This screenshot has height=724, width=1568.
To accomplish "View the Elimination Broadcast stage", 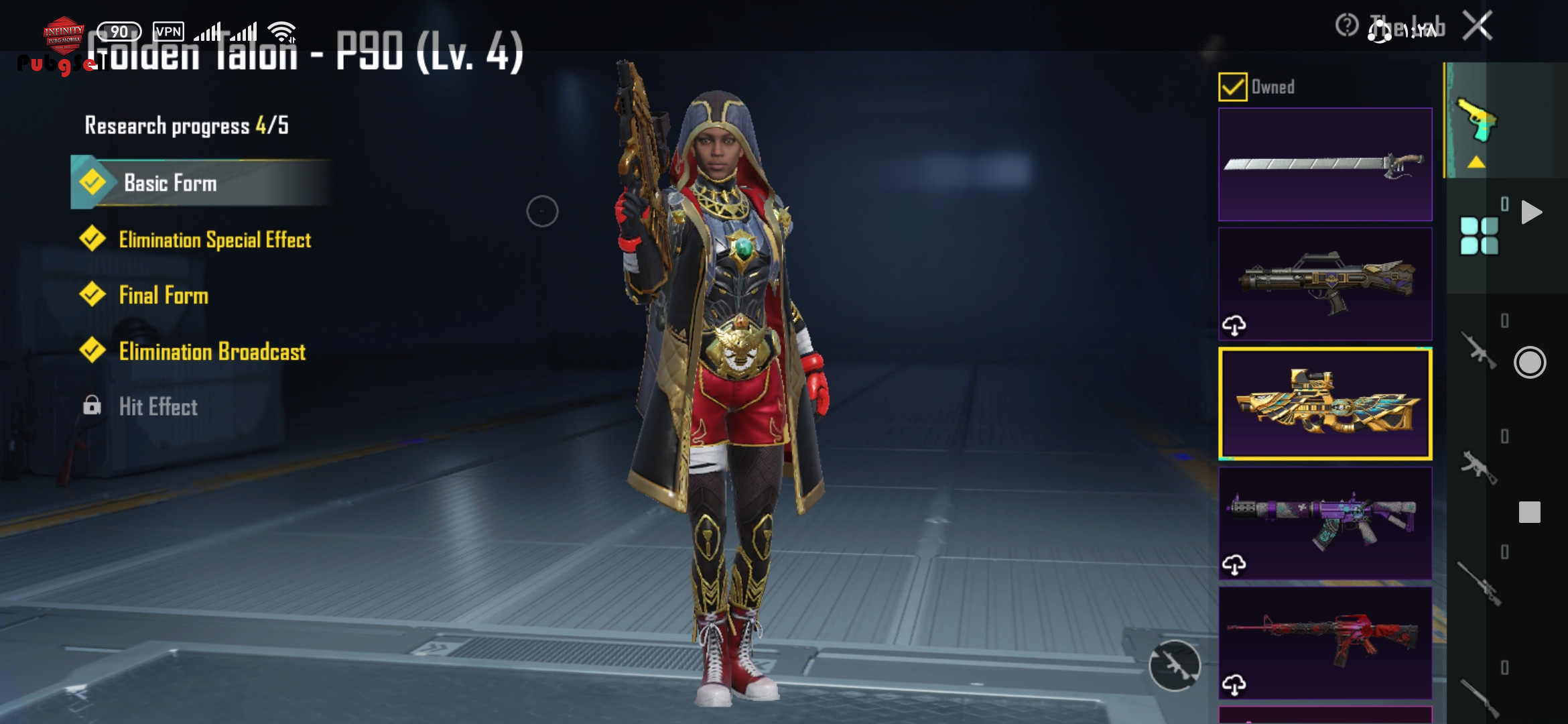I will point(212,352).
